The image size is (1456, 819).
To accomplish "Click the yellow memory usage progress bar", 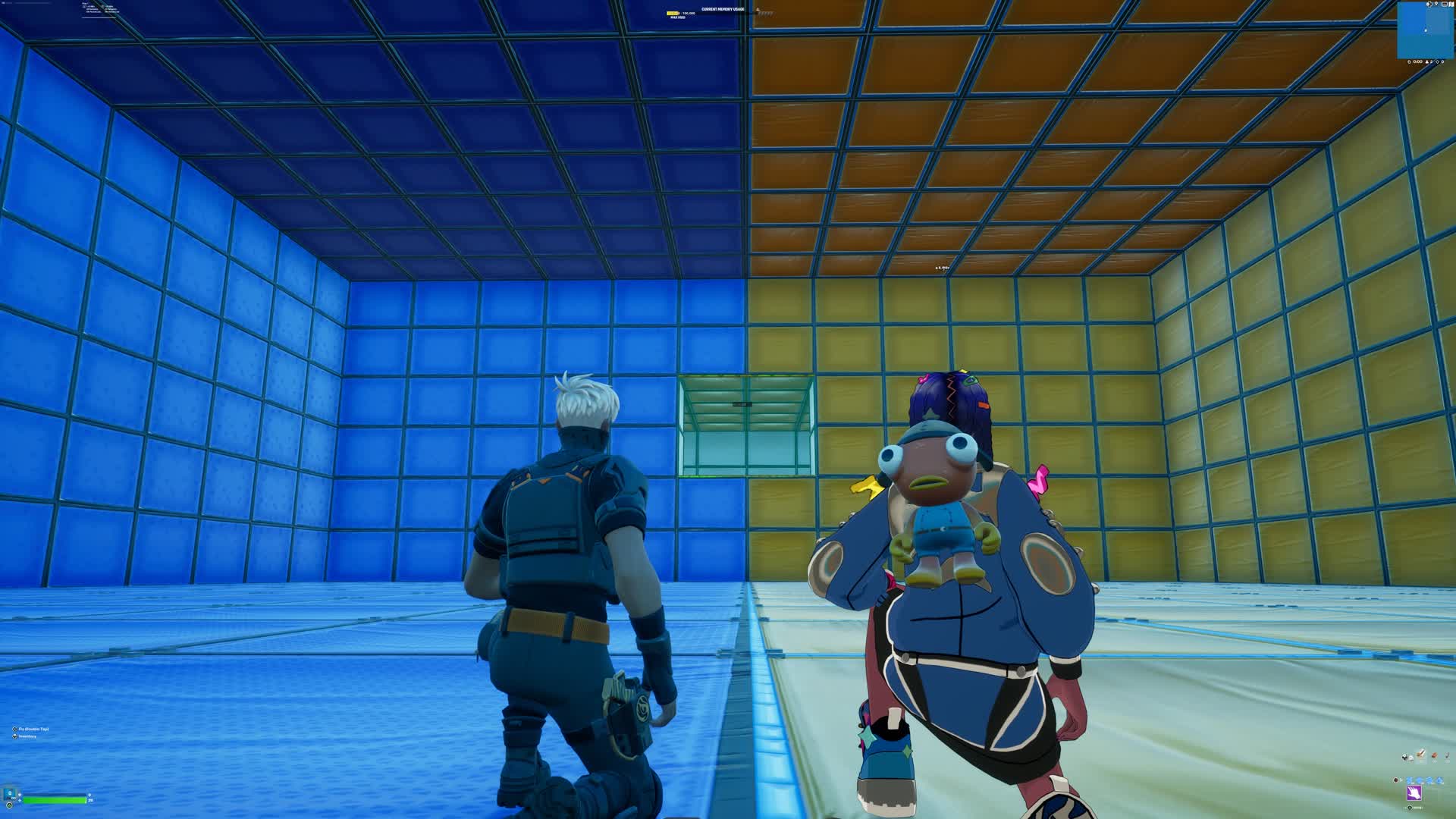I will click(674, 13).
